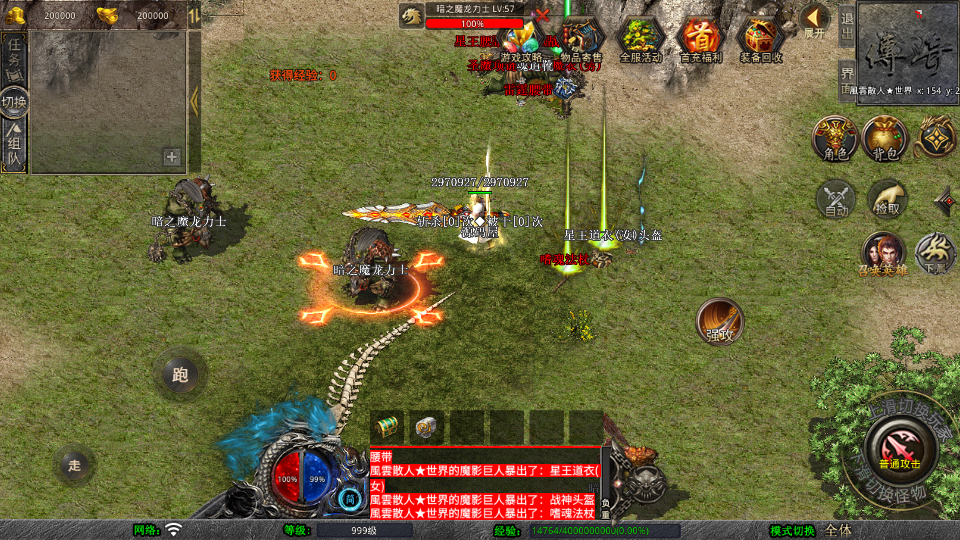Image resolution: width=960 pixels, height=540 pixels.
Task: Summon hero with 召唤英雄 button
Action: point(883,252)
